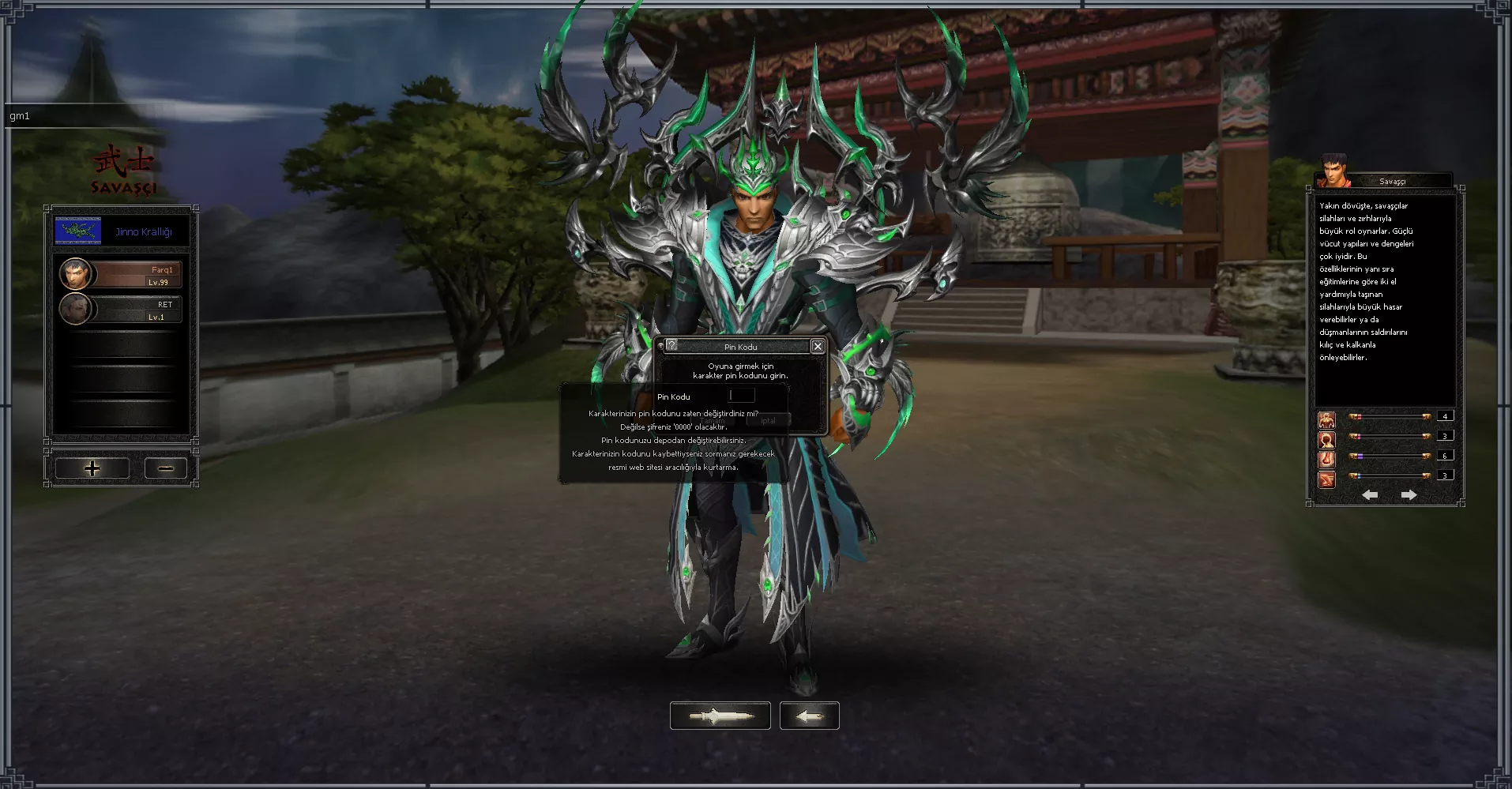Viewport: 1512px width, 789px height.
Task: Select the intelligence stat icon in the stats panel
Action: tap(1326, 440)
